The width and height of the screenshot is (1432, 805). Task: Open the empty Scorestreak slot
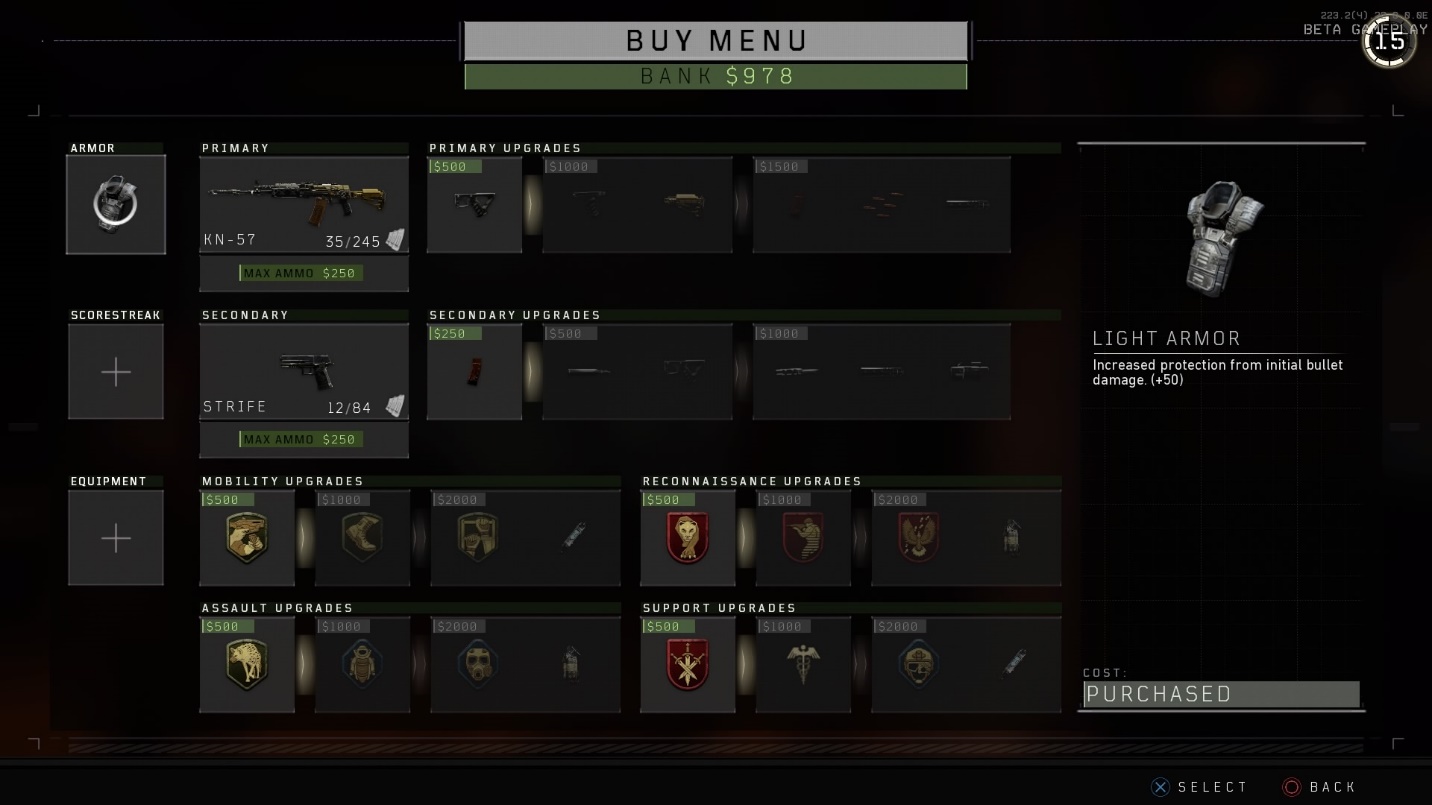point(116,372)
